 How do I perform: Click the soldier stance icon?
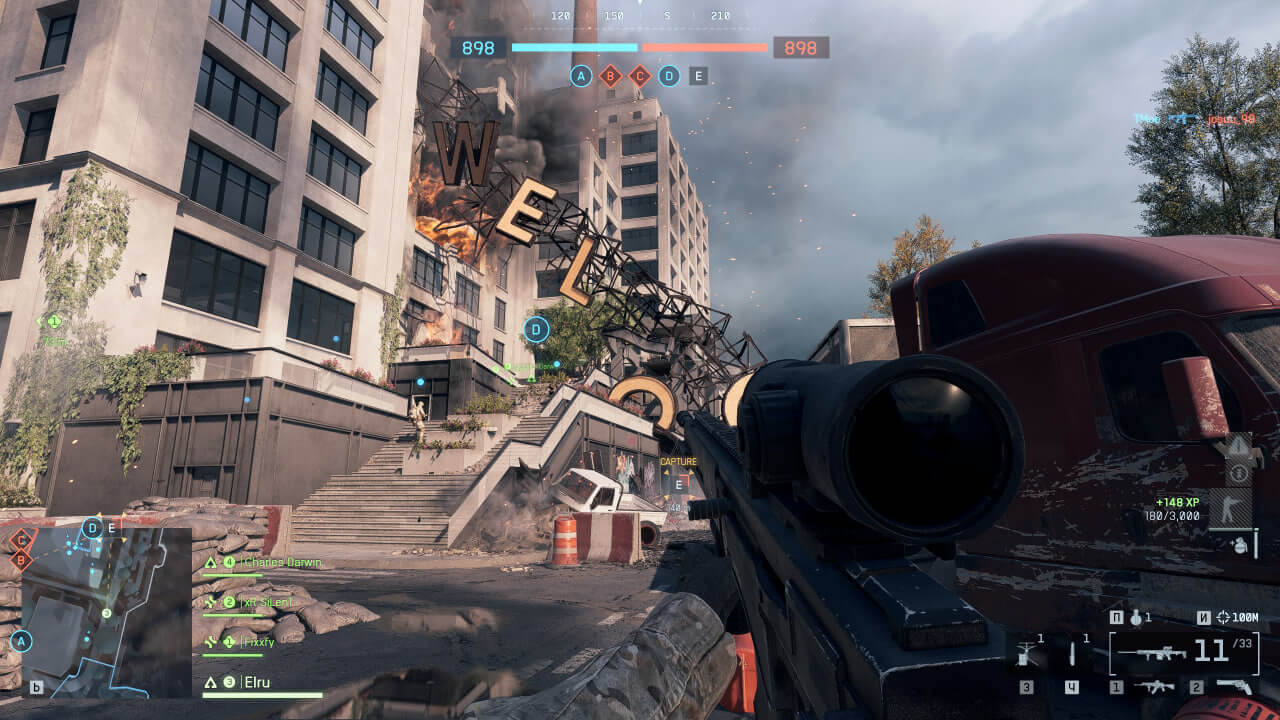1229,509
